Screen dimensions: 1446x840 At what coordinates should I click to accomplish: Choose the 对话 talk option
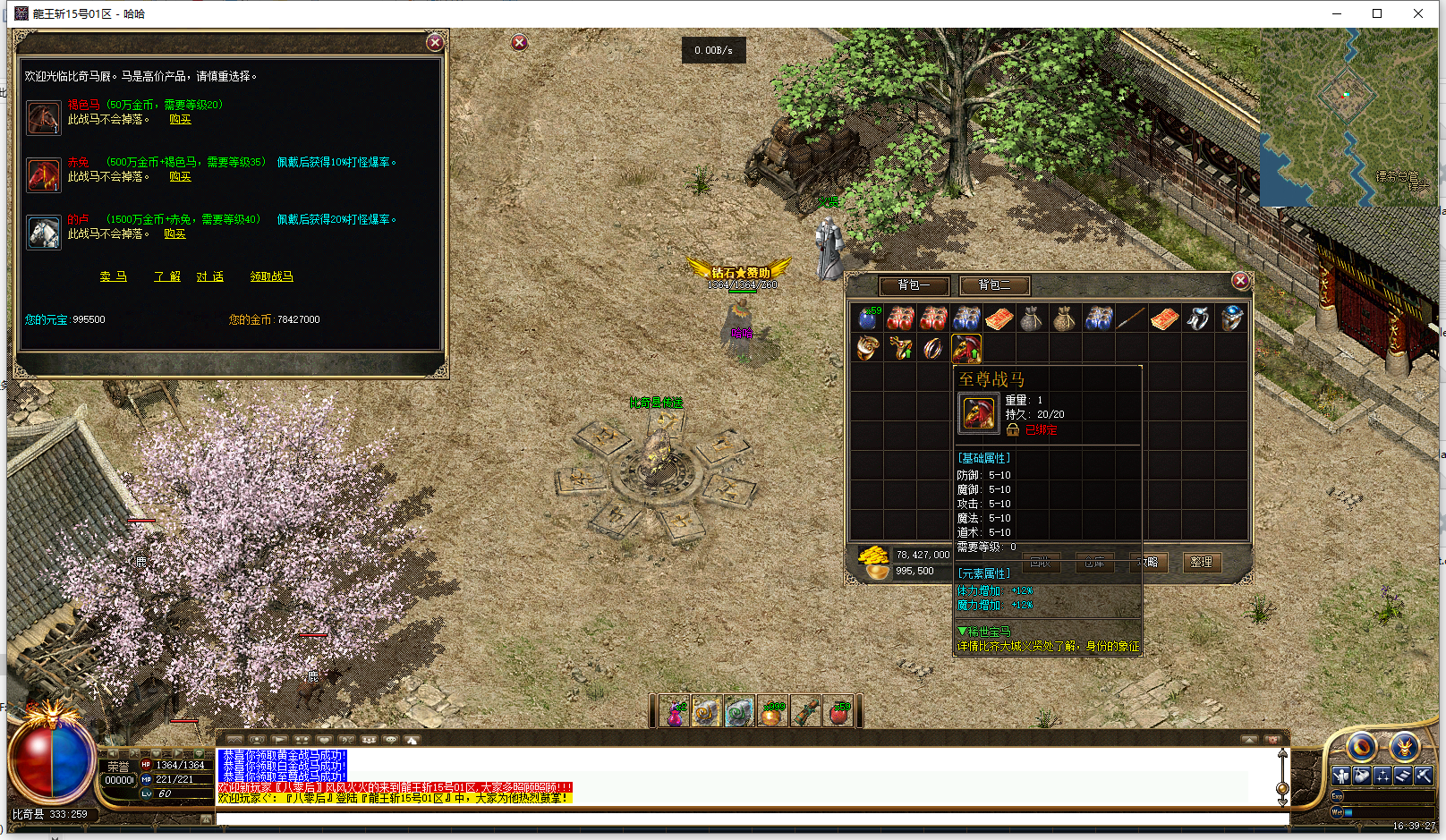pyautogui.click(x=209, y=276)
